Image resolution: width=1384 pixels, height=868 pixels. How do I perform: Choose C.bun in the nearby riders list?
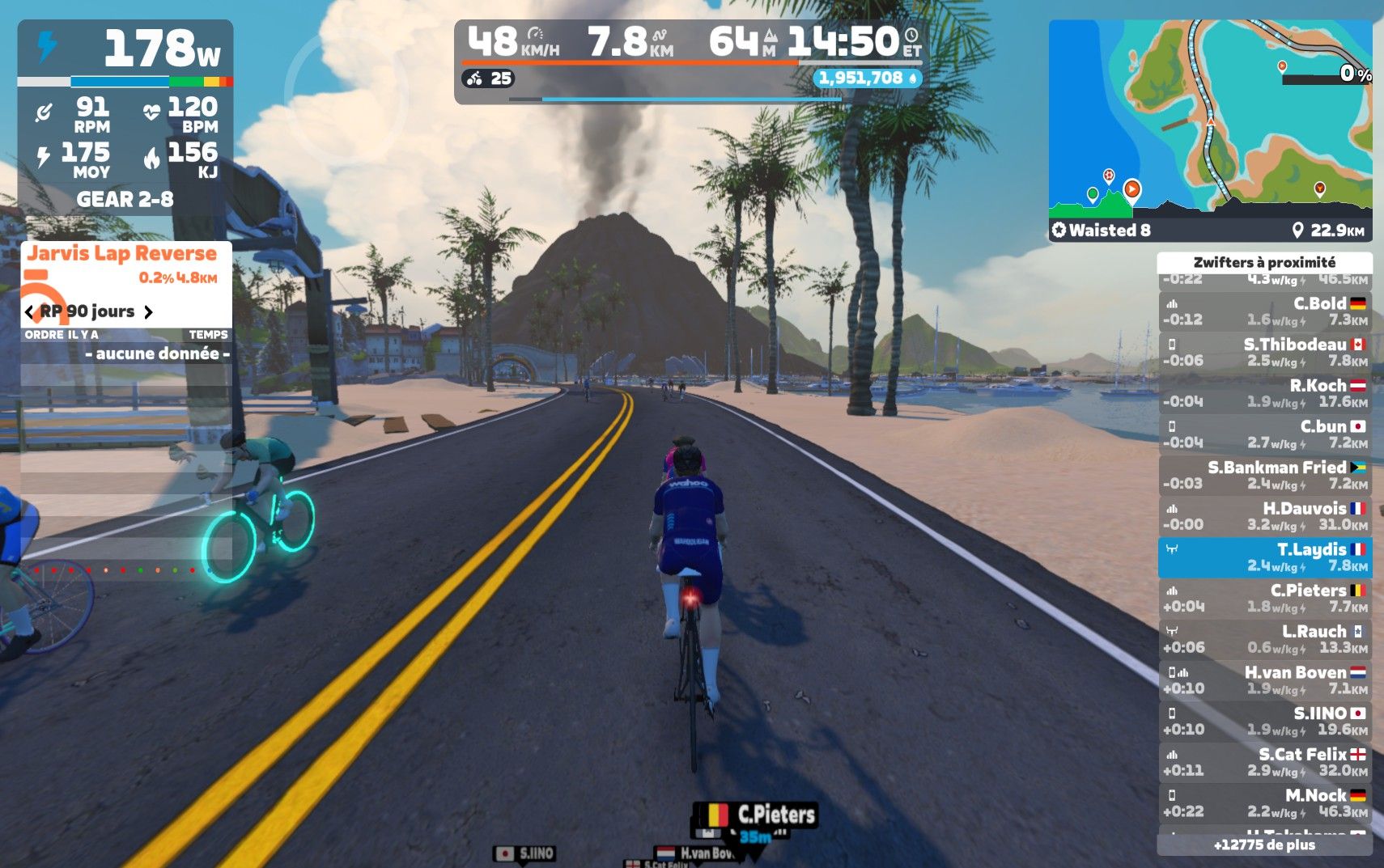tap(1264, 434)
